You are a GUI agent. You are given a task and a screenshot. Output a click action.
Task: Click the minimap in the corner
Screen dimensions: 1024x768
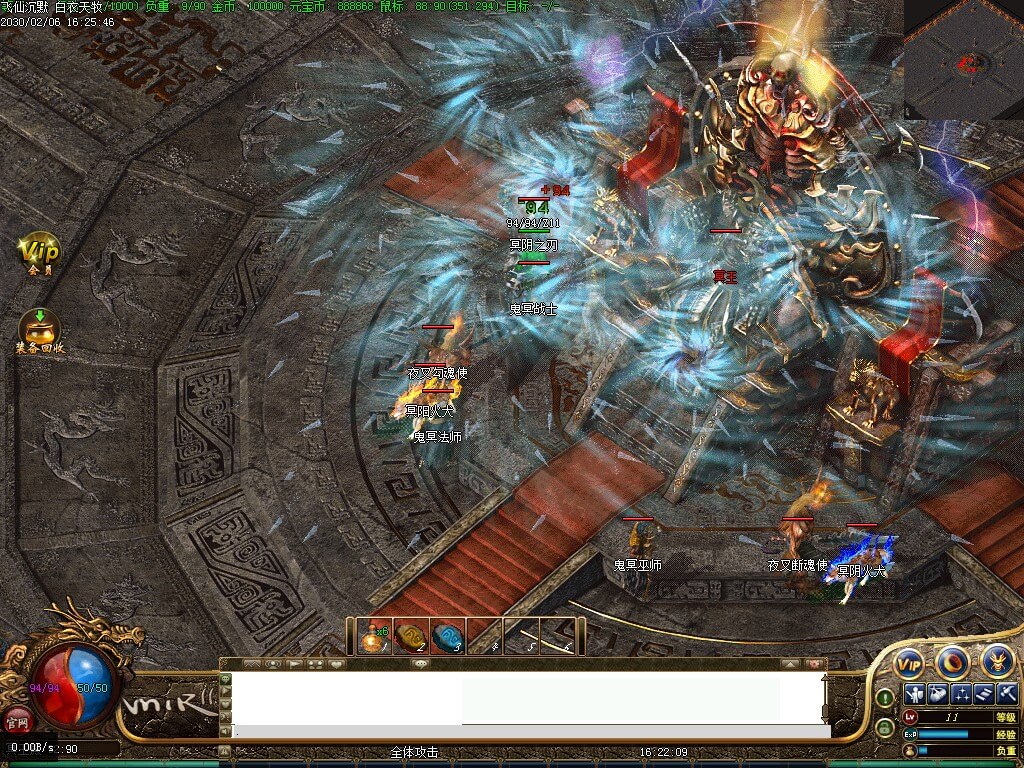click(964, 60)
